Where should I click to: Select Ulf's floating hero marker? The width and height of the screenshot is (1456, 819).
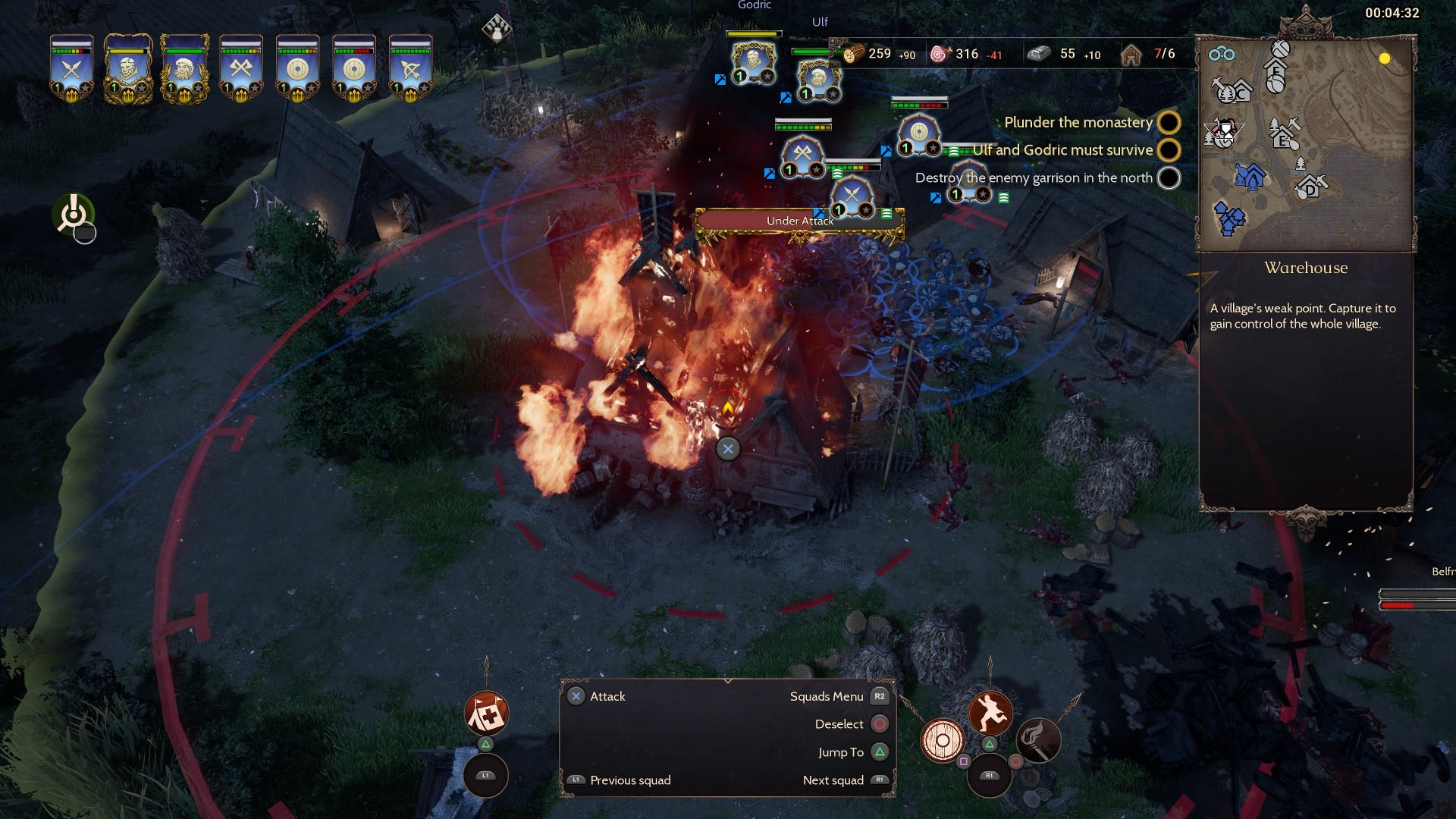(819, 79)
